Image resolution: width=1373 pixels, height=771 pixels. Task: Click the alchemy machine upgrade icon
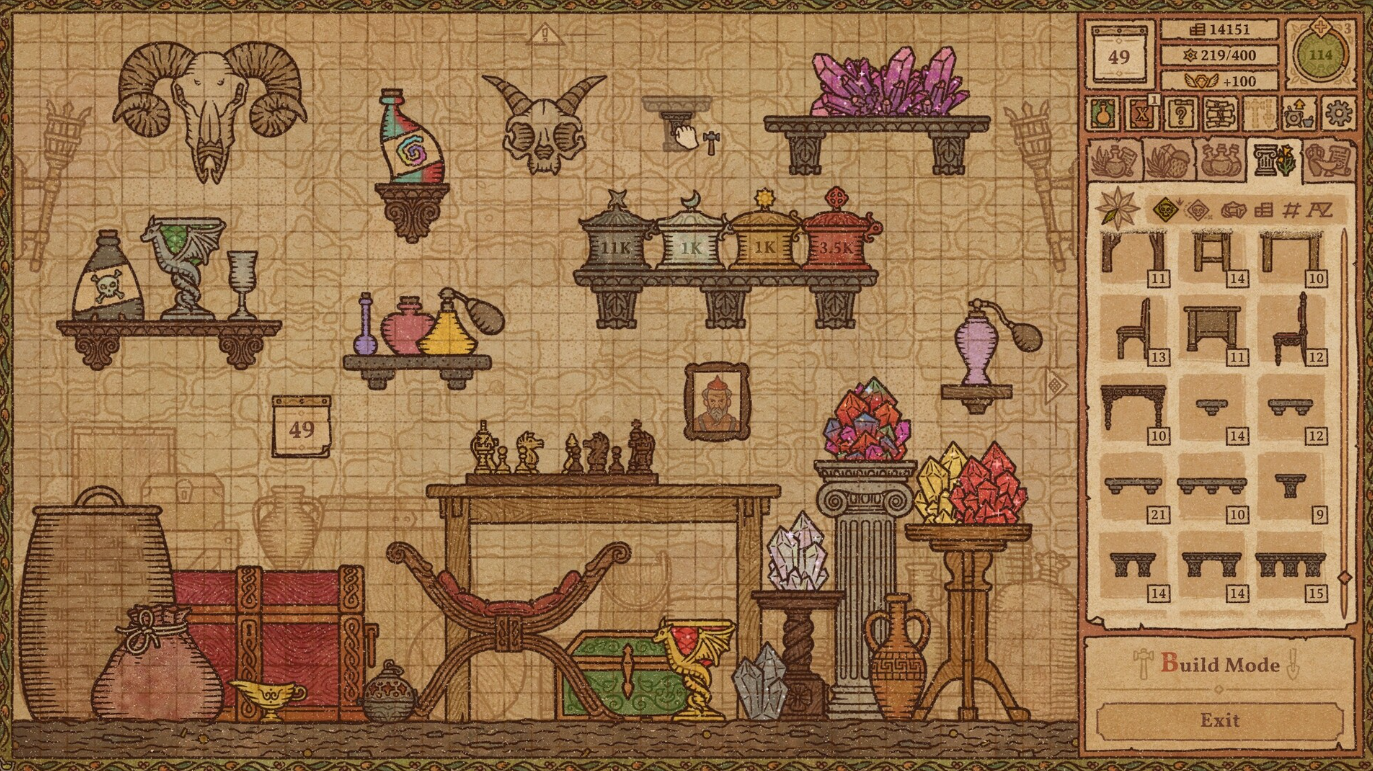pyautogui.click(x=1297, y=115)
